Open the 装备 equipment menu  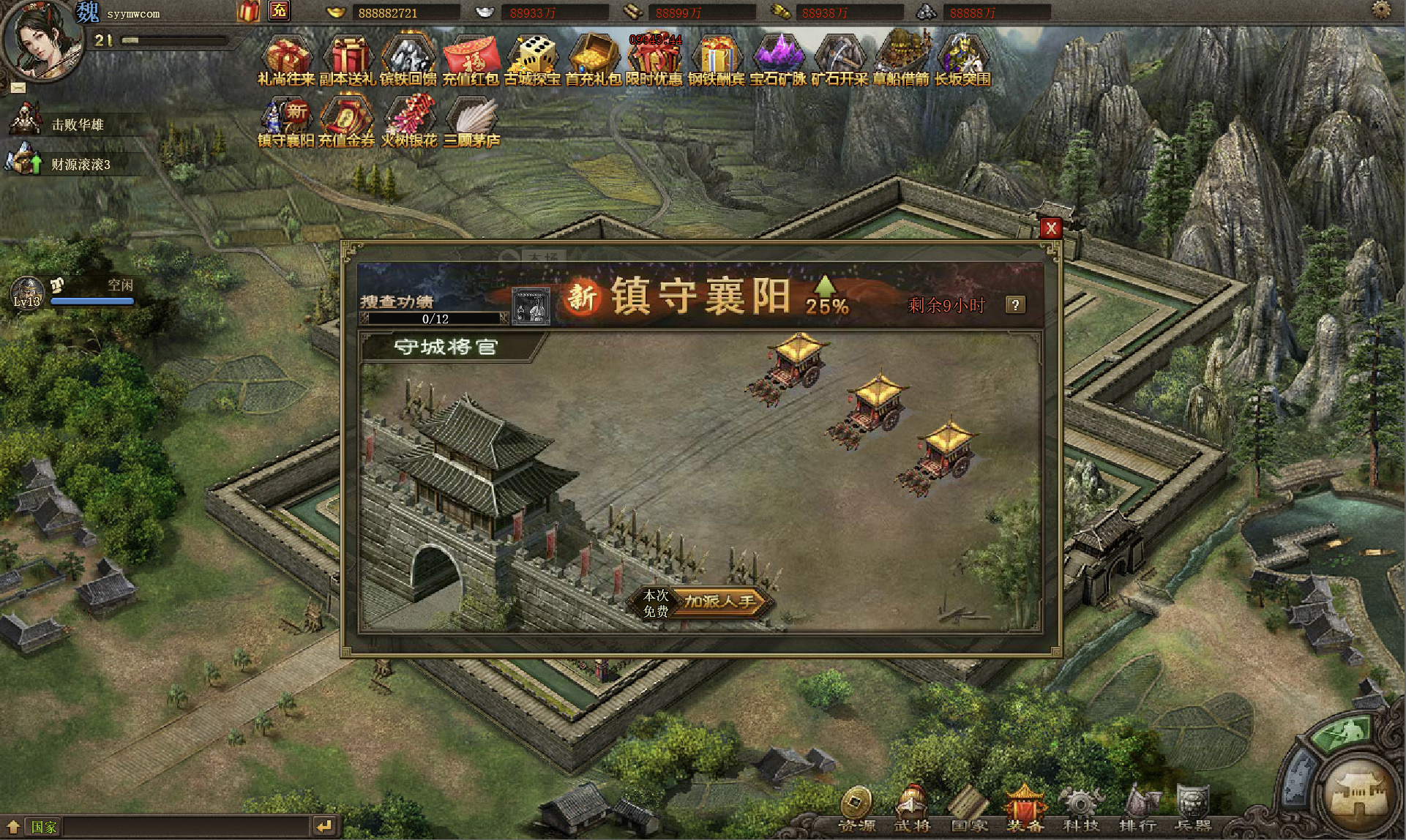[1025, 809]
